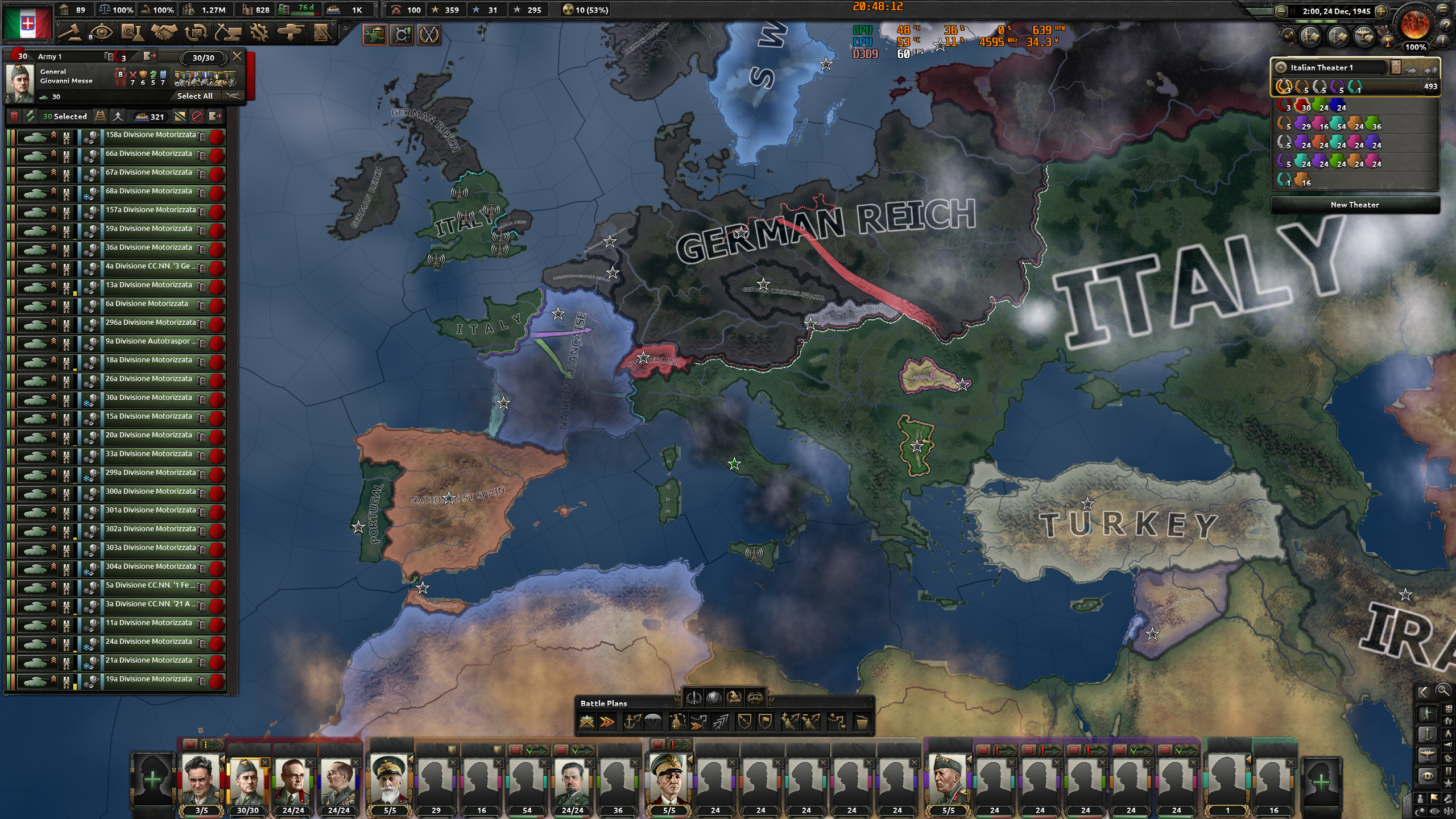Click the Select All button in Army 1 panel
Viewport: 1456px width, 819px height.
pyautogui.click(x=195, y=97)
